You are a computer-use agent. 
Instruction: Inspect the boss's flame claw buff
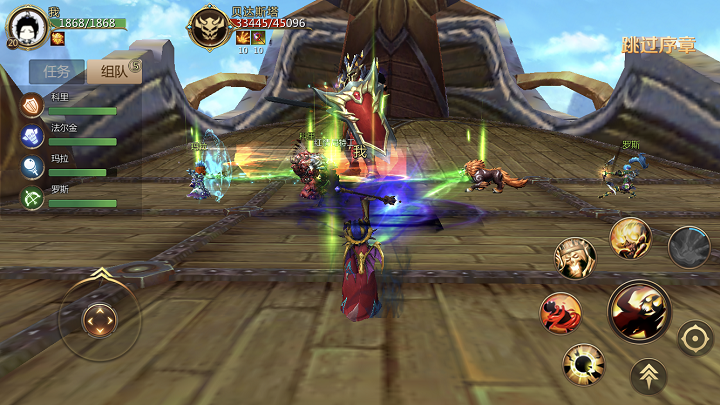pyautogui.click(x=242, y=37)
